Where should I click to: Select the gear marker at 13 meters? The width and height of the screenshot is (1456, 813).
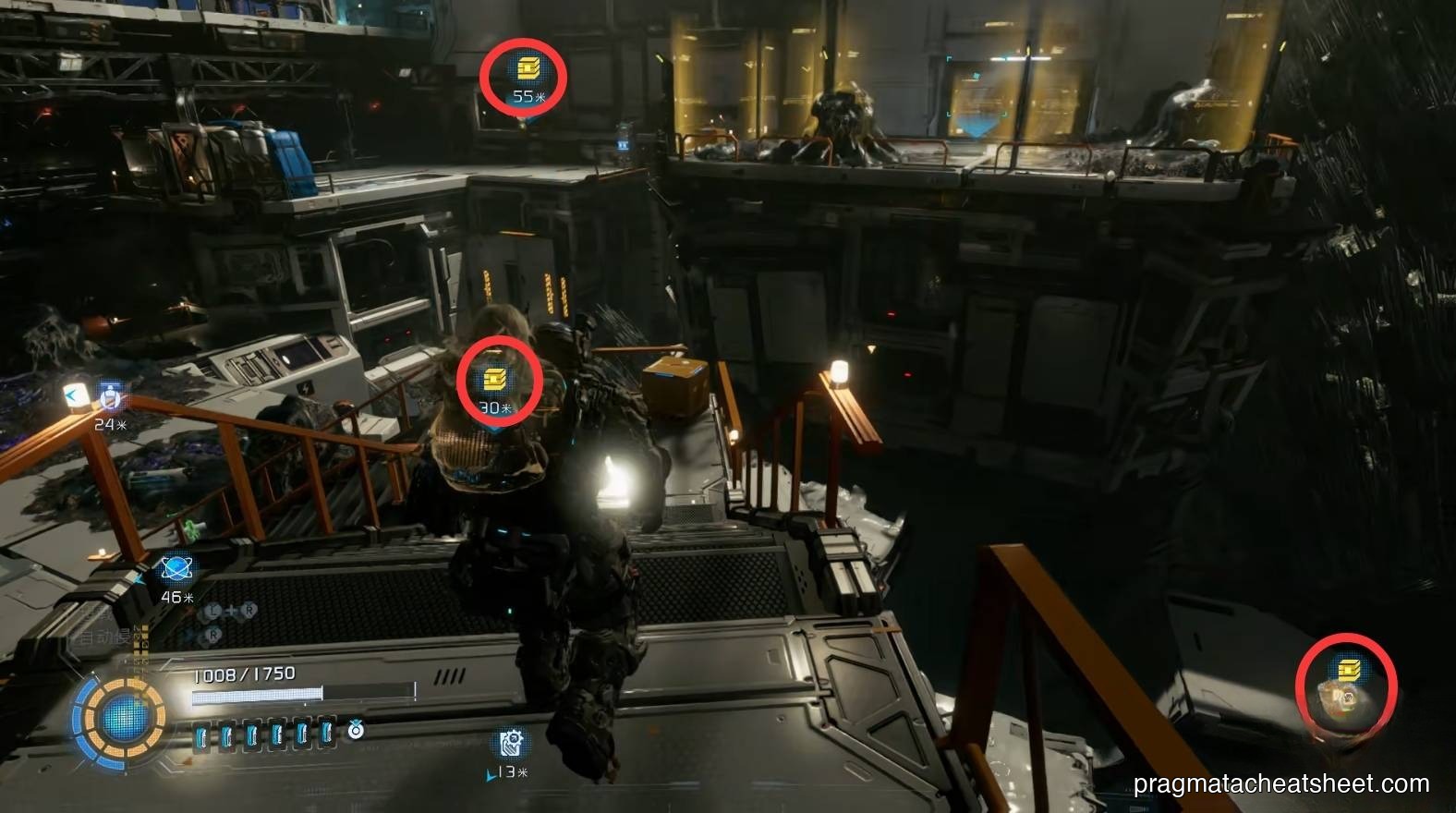pyautogui.click(x=510, y=743)
